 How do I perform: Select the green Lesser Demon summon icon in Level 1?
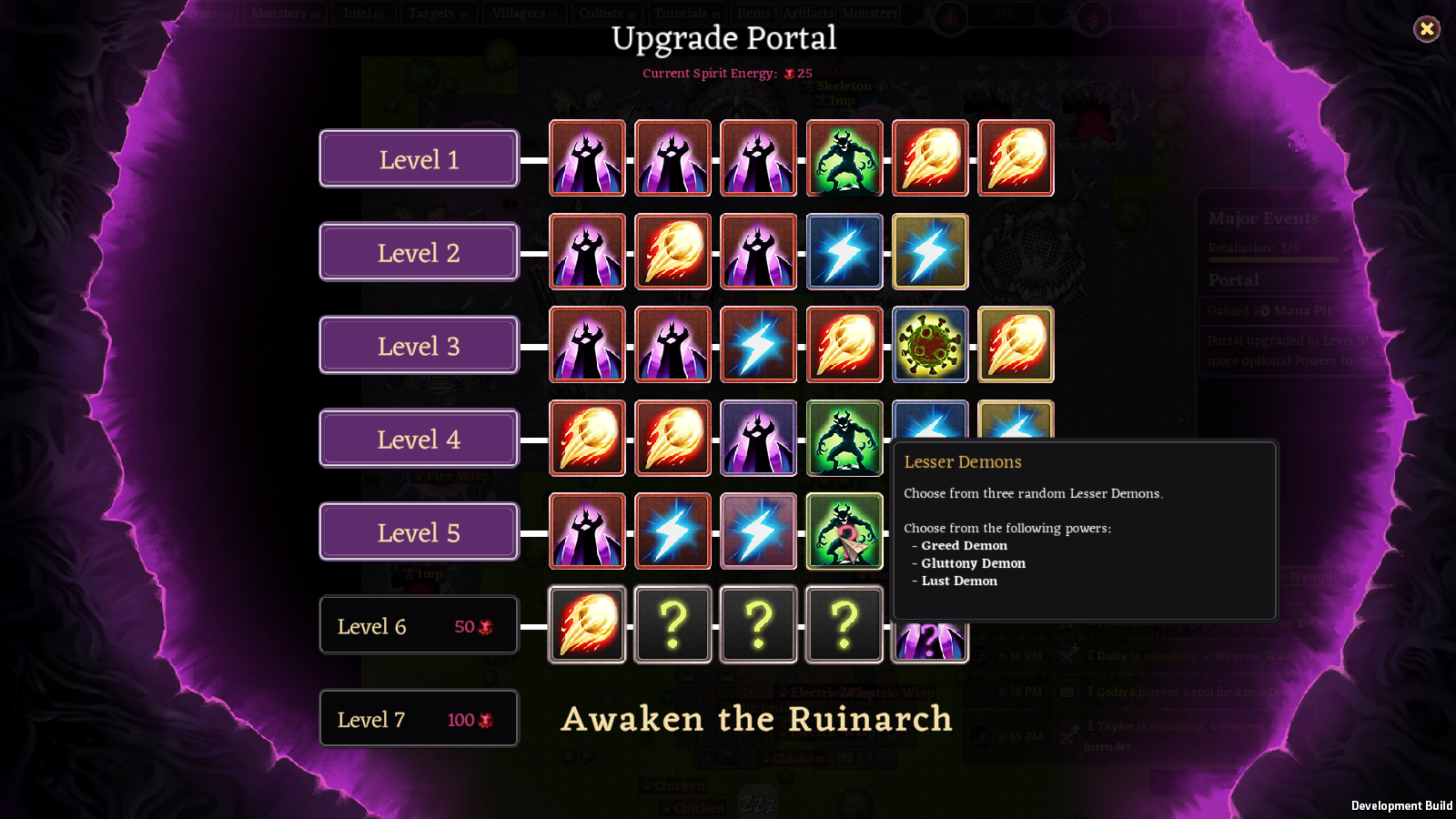844,159
